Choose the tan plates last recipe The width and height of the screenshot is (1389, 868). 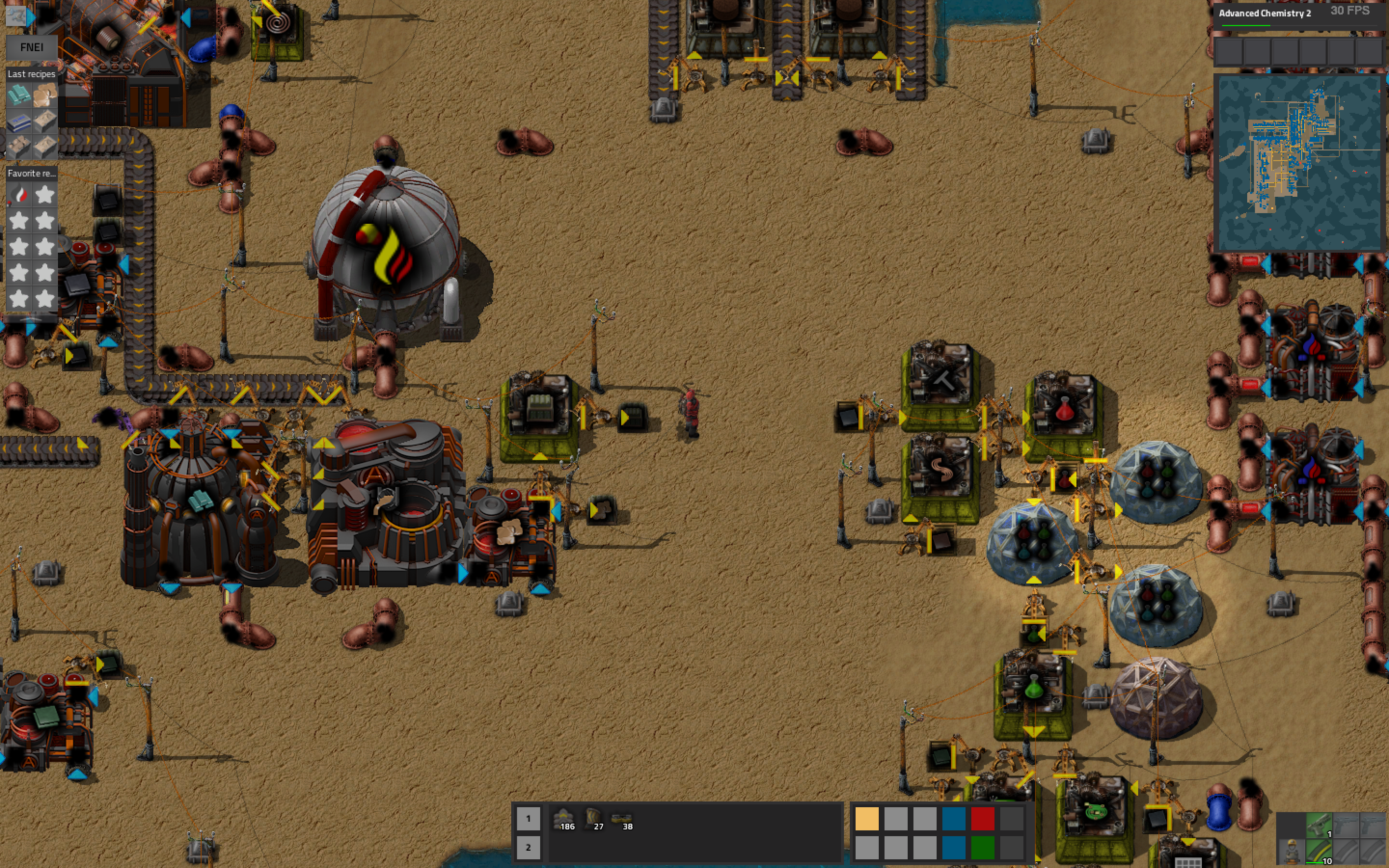(x=45, y=95)
